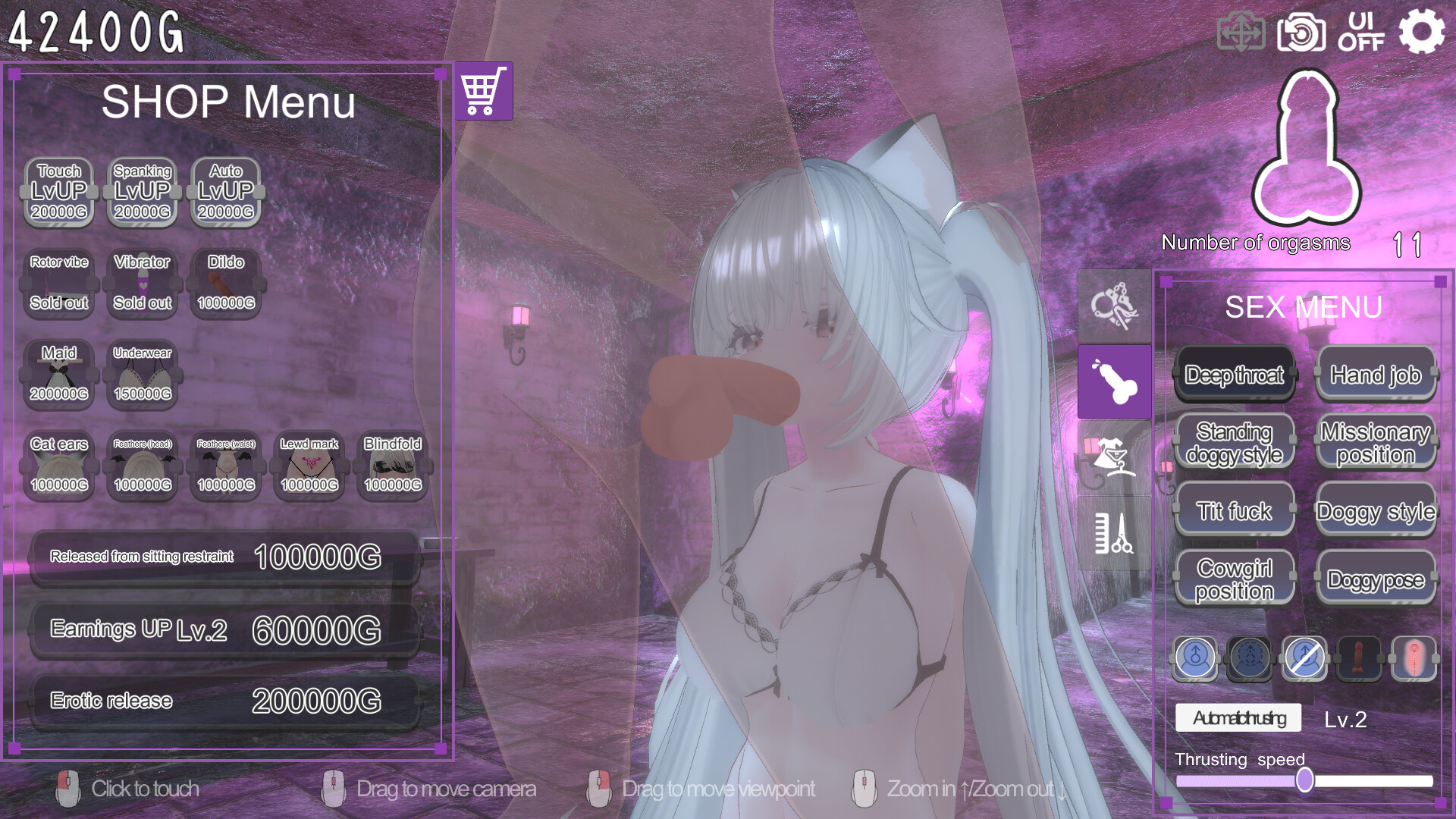Take a screenshot with the camera icon
The image size is (1456, 819).
pos(1301,33)
